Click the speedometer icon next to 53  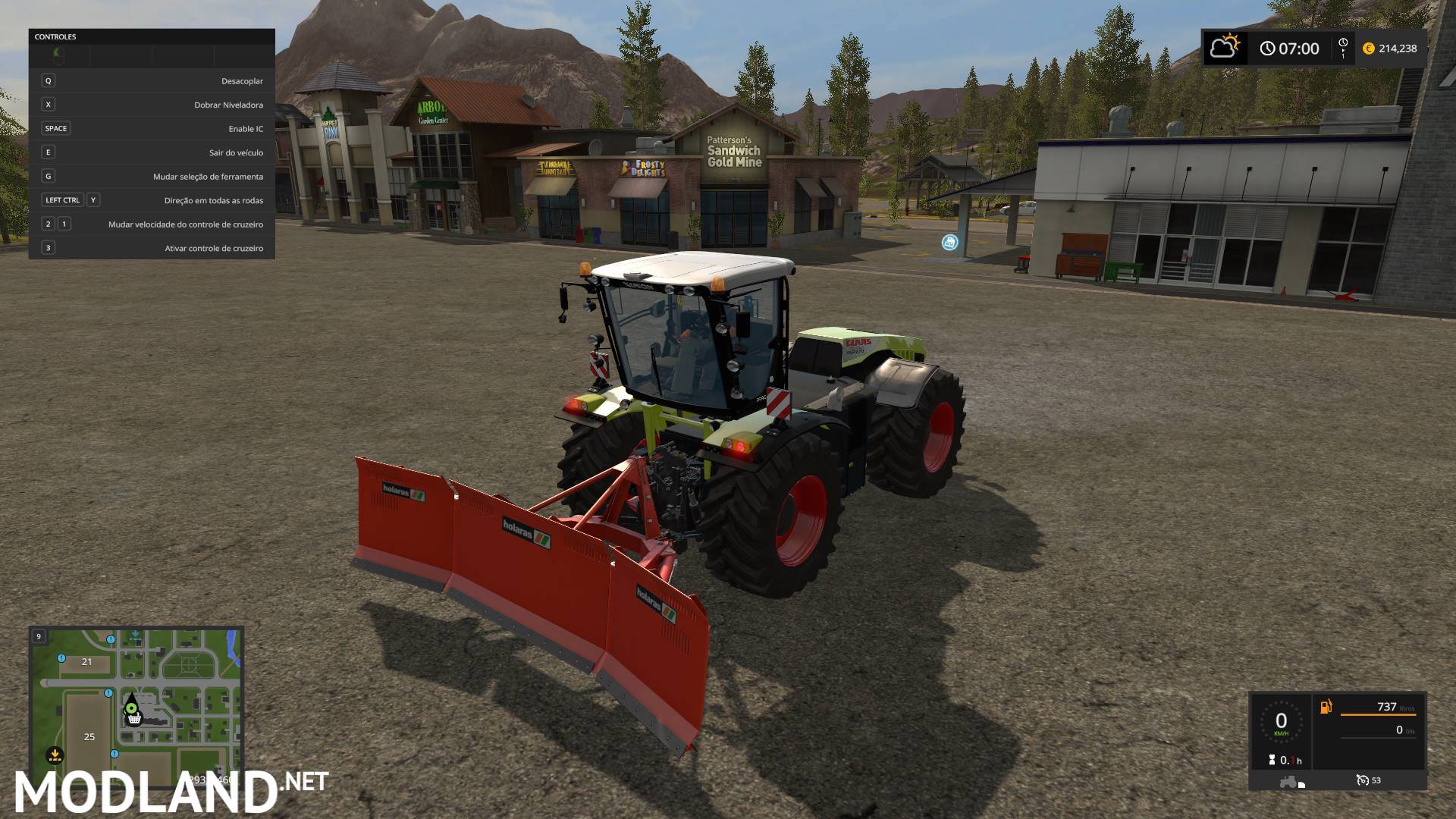point(1362,780)
